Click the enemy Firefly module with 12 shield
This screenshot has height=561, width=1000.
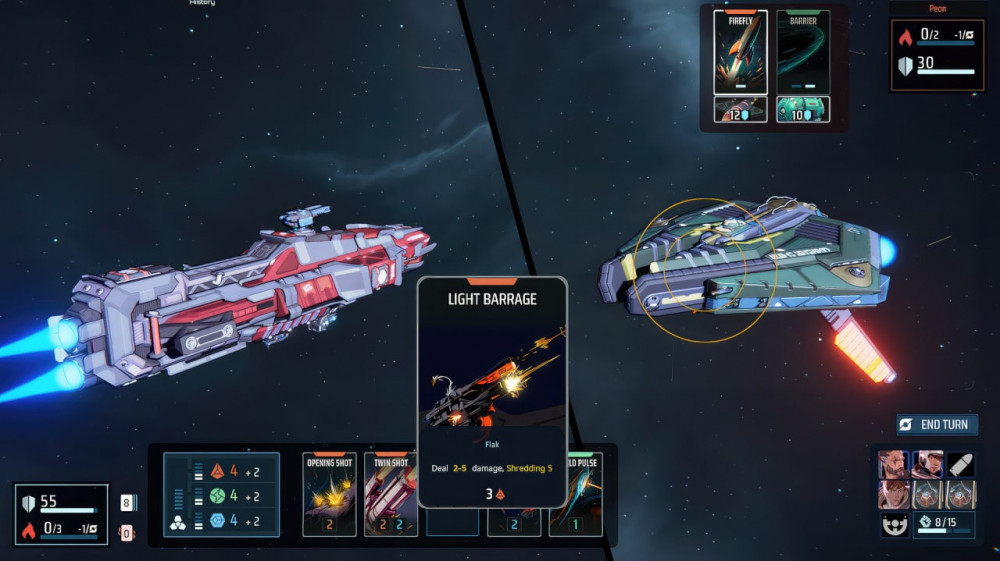(740, 110)
